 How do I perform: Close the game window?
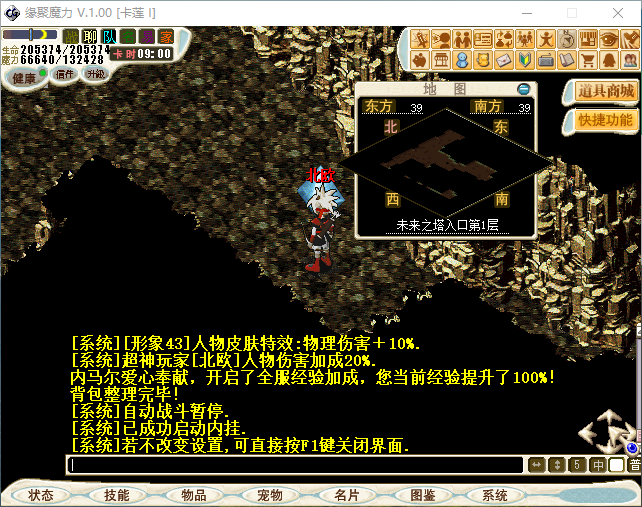click(x=620, y=12)
